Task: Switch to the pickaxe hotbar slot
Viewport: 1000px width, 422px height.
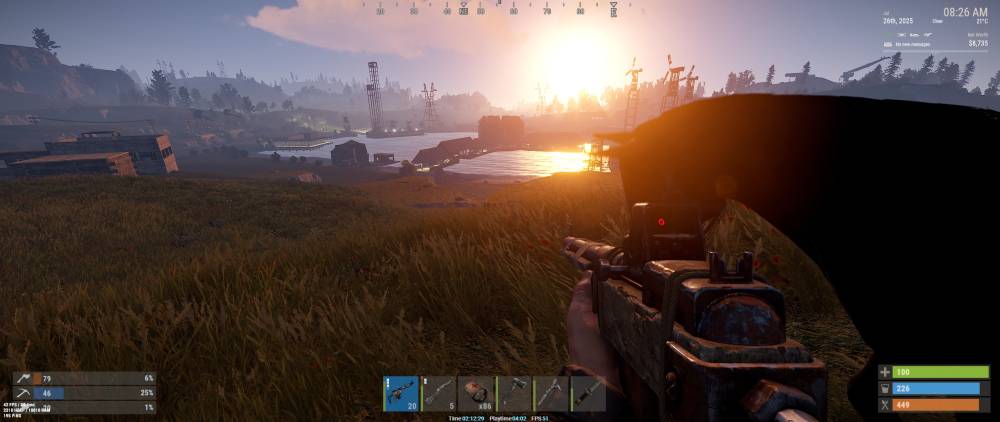Action: pyautogui.click(x=551, y=393)
